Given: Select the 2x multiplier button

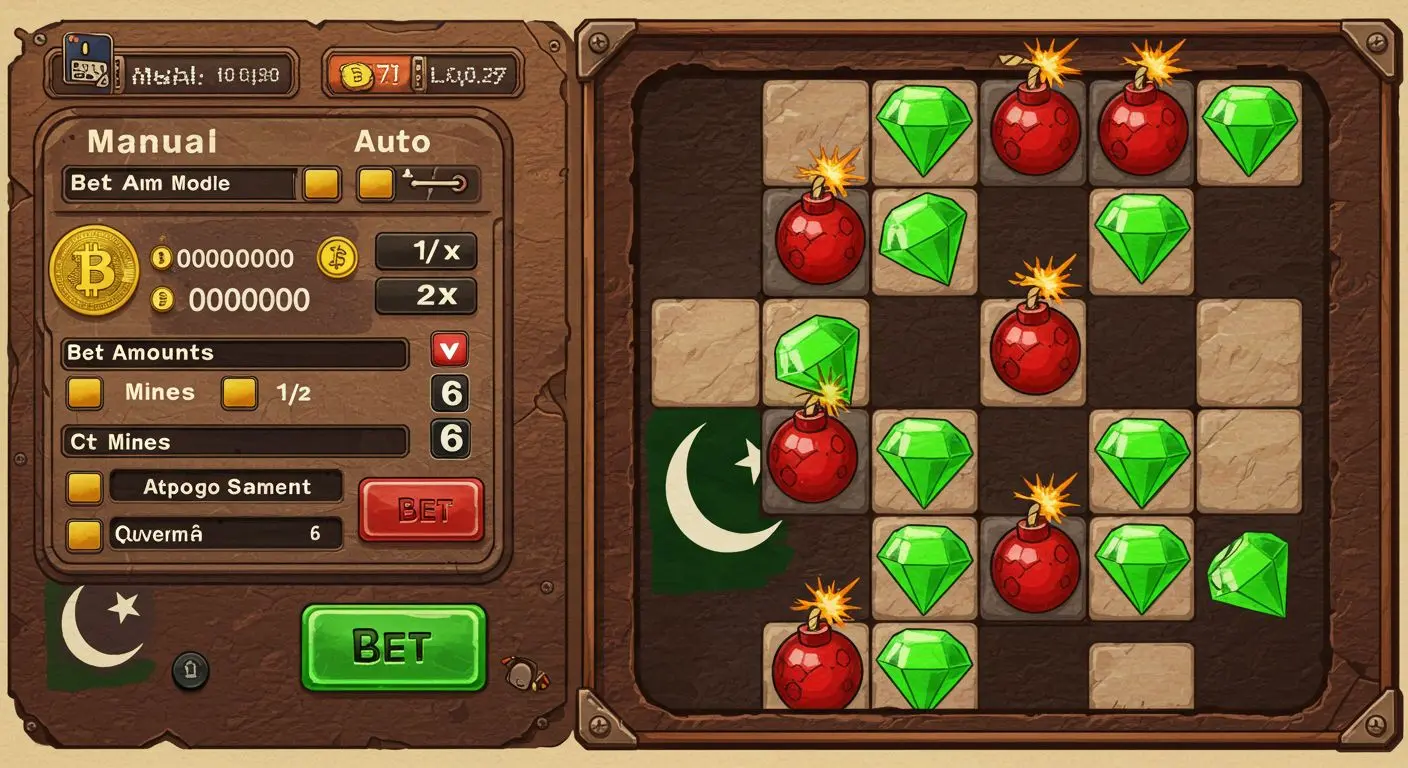Looking at the screenshot, I should 426,296.
